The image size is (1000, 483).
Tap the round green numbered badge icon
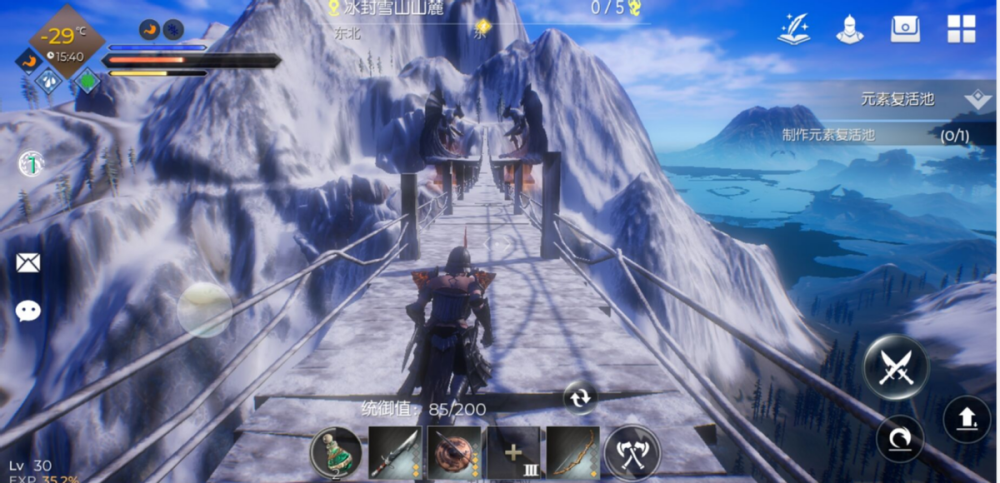31,163
